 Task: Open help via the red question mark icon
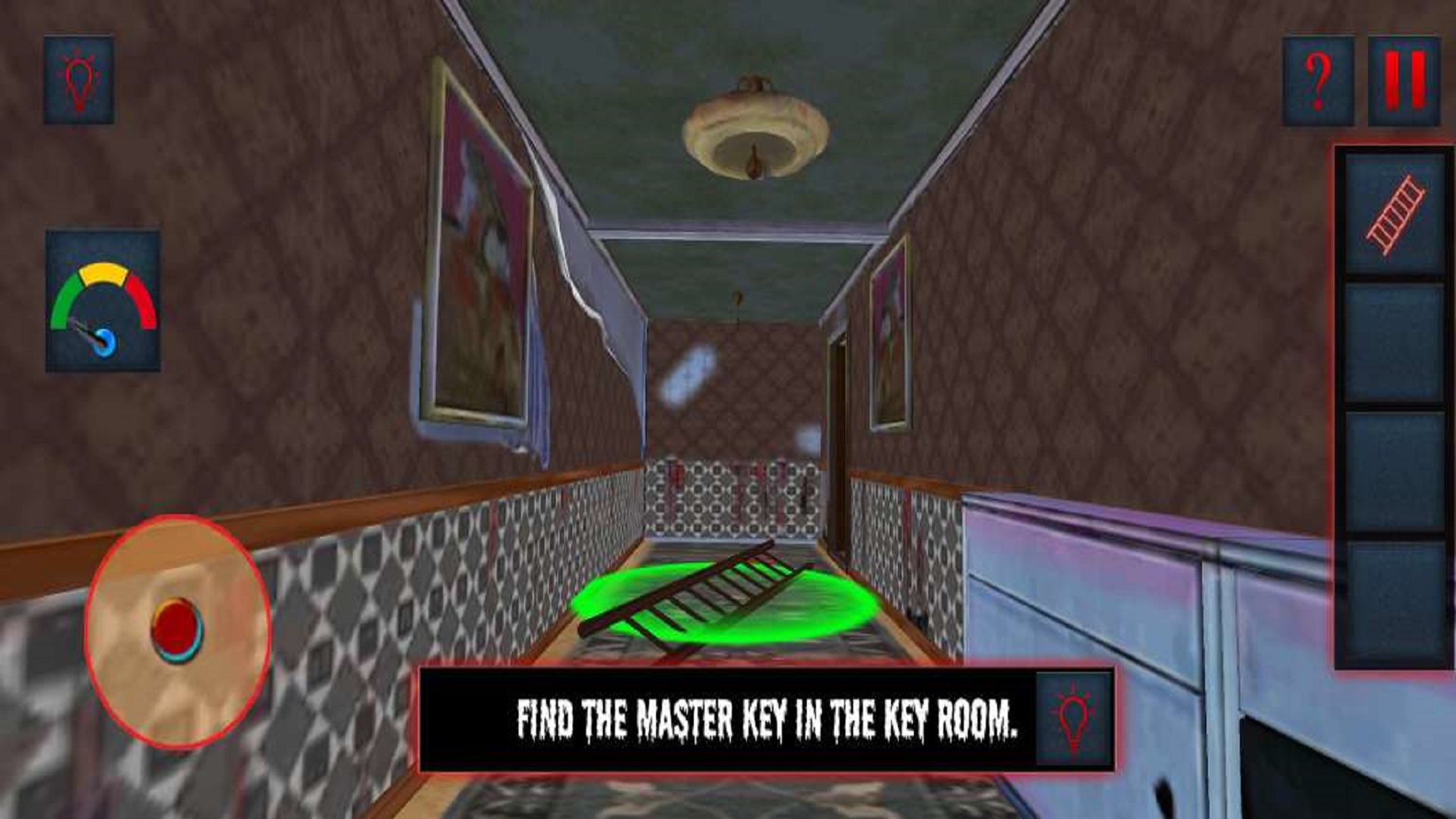point(1318,80)
